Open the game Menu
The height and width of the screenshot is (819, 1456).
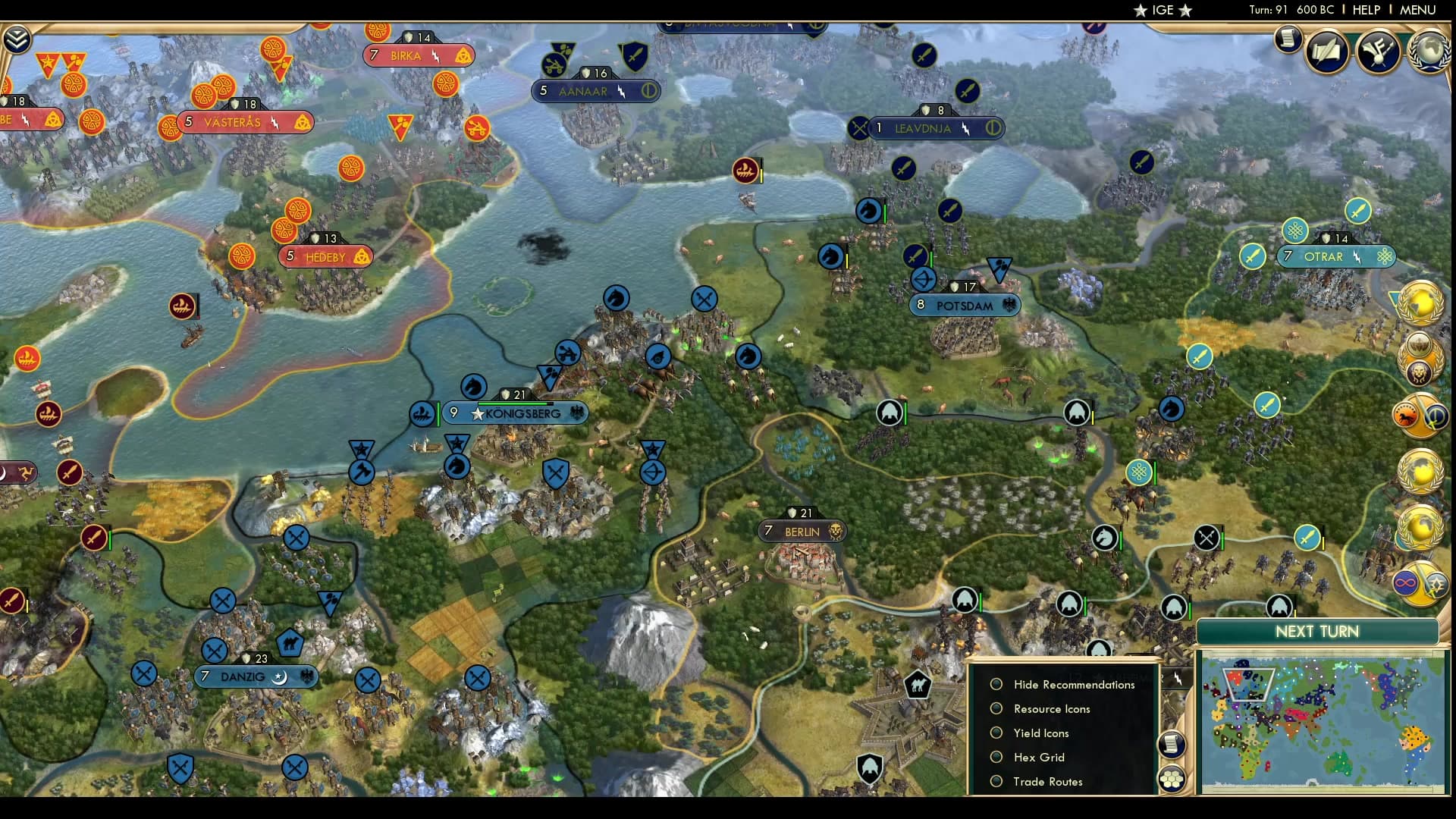coord(1417,10)
